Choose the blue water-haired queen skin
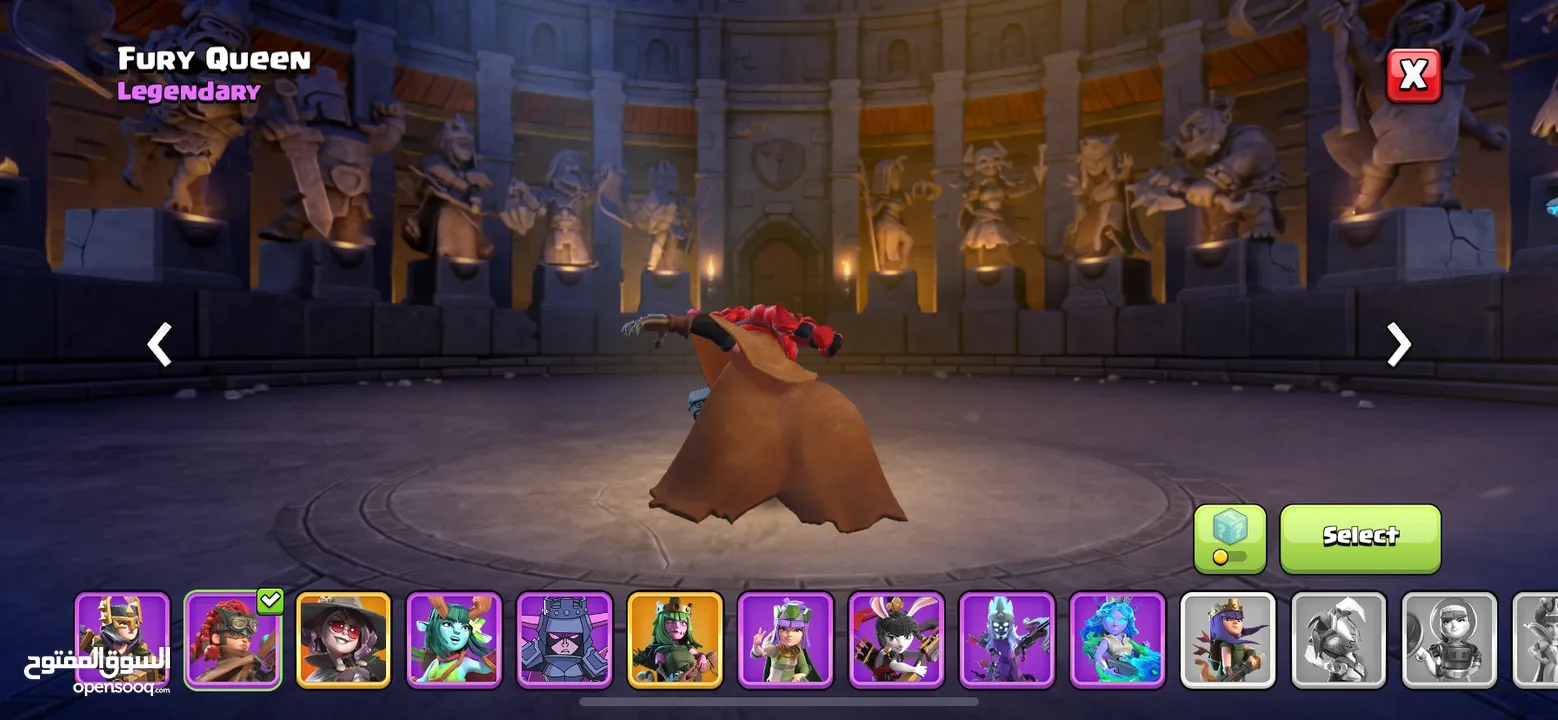The width and height of the screenshot is (1558, 720). pyautogui.click(x=1117, y=640)
